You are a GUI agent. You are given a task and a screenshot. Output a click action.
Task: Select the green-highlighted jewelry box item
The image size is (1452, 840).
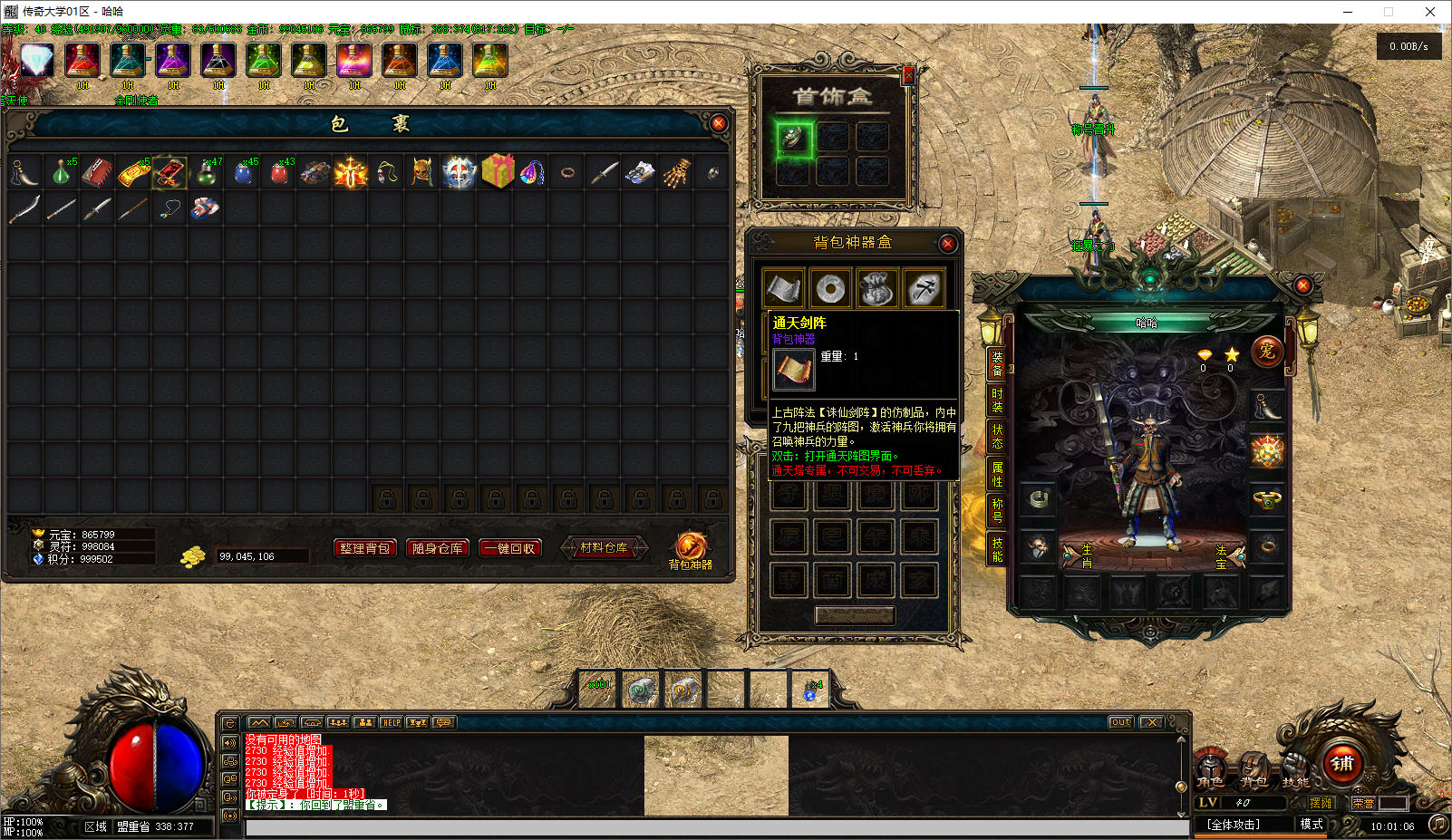coord(793,138)
